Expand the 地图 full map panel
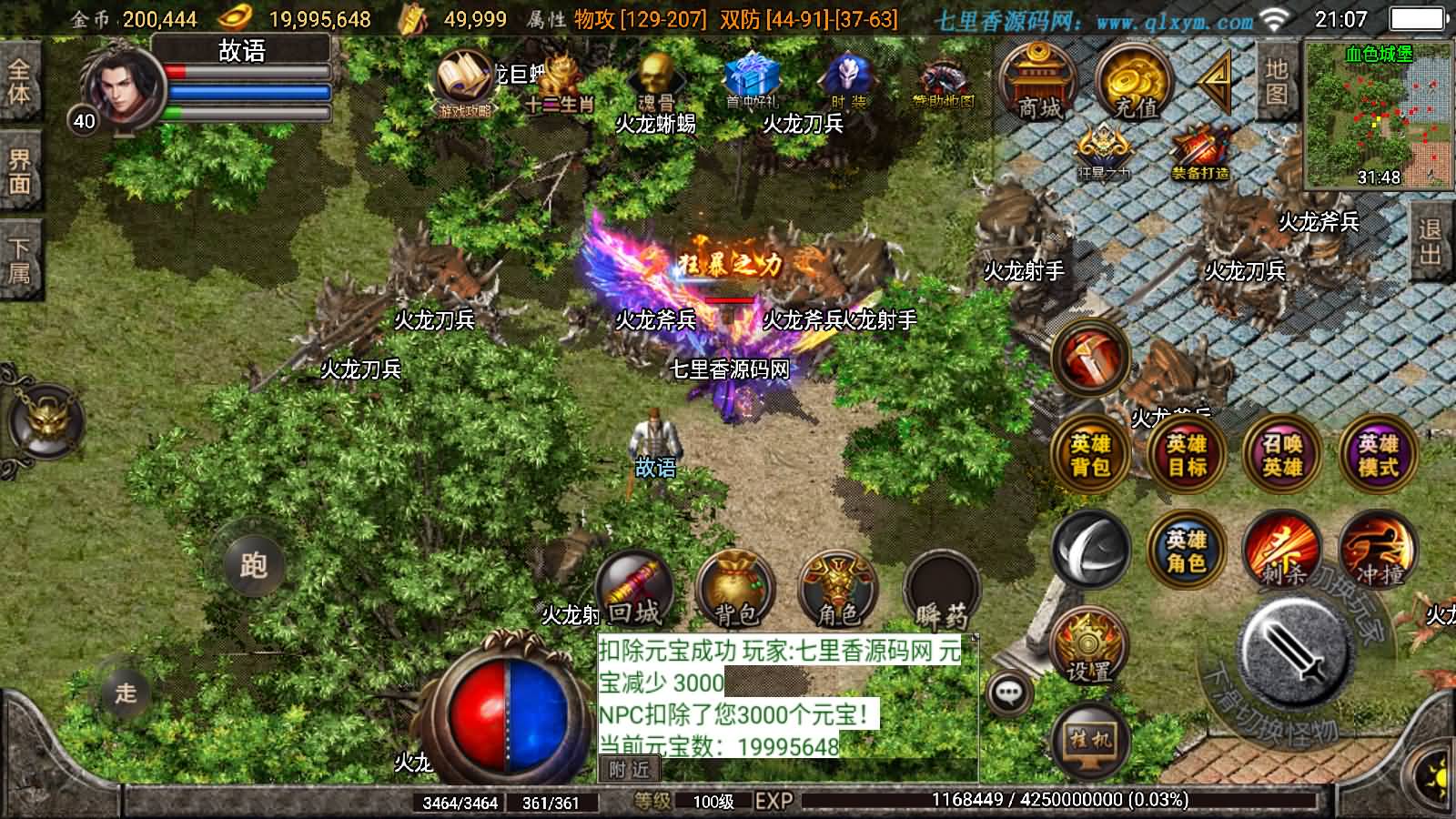Screen dimensions: 1456x819 coord(1274,84)
